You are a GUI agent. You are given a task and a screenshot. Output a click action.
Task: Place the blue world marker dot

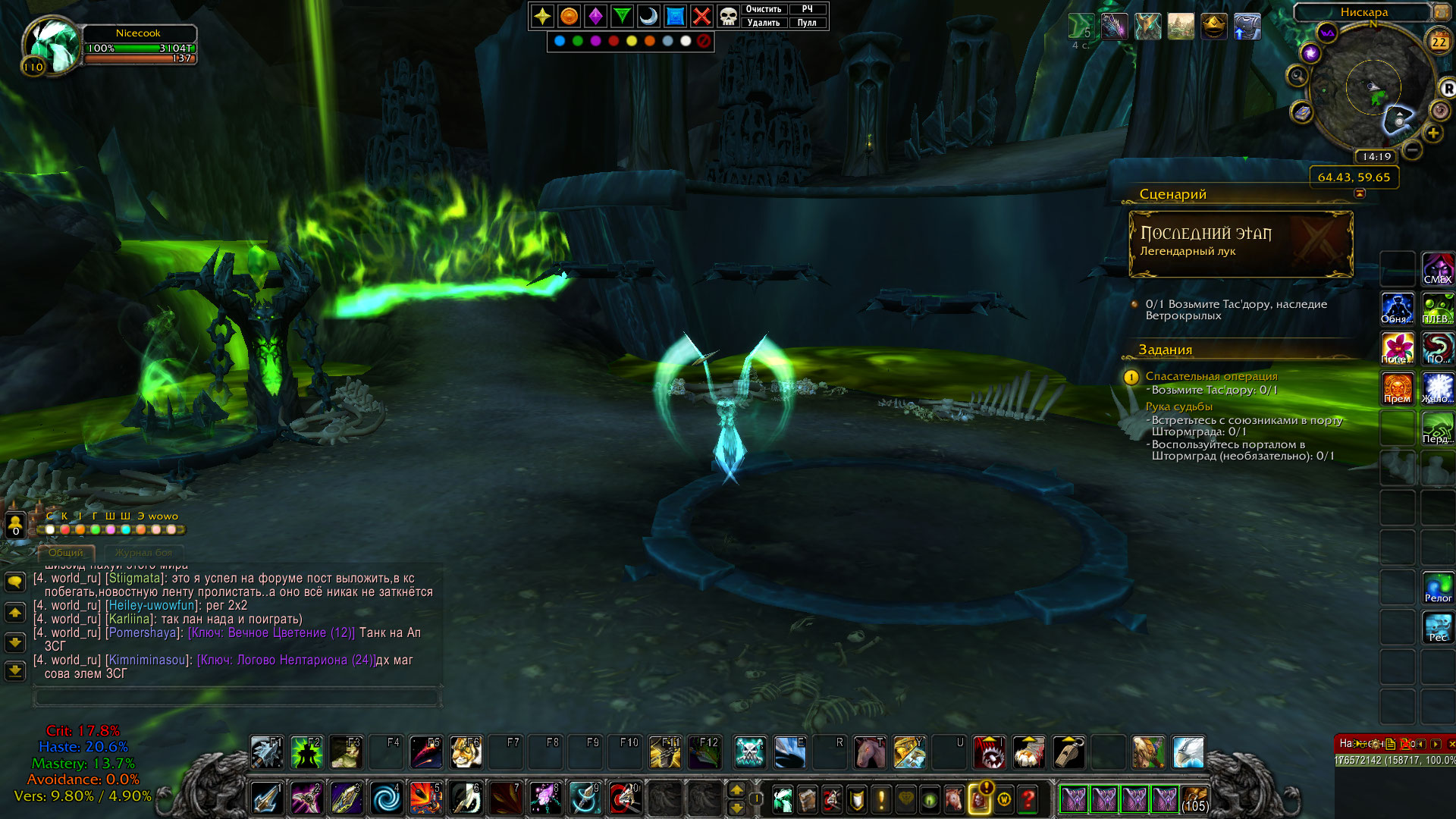click(560, 41)
